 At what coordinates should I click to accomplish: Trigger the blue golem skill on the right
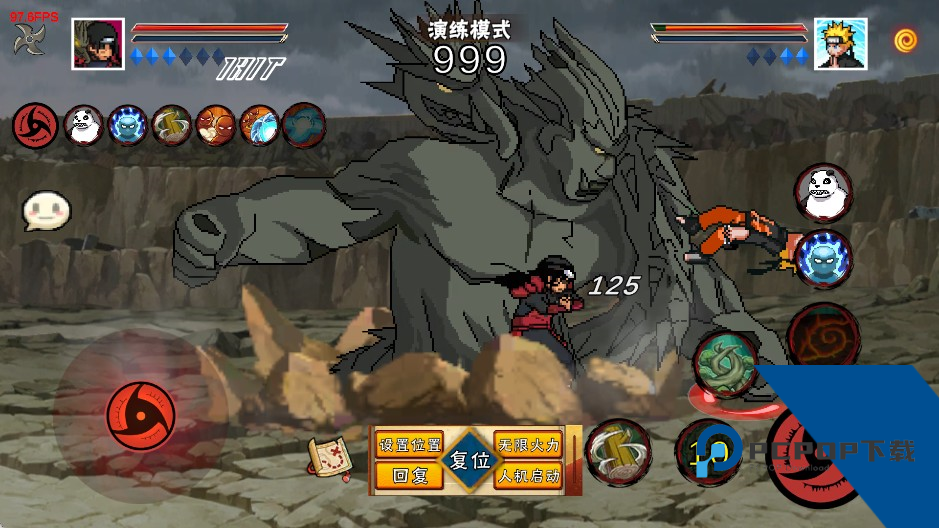[824, 258]
